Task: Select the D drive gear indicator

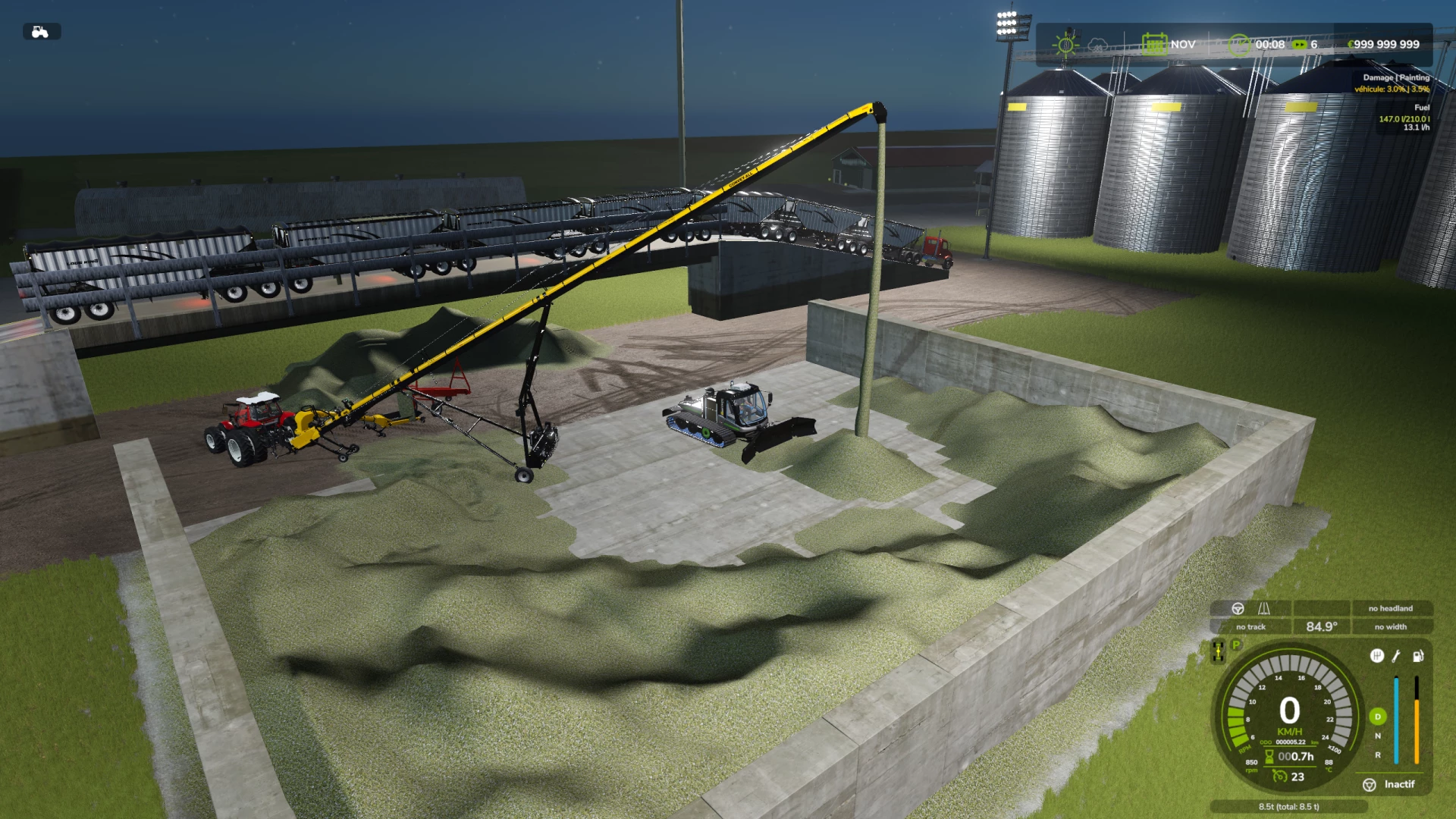Action: point(1378,716)
